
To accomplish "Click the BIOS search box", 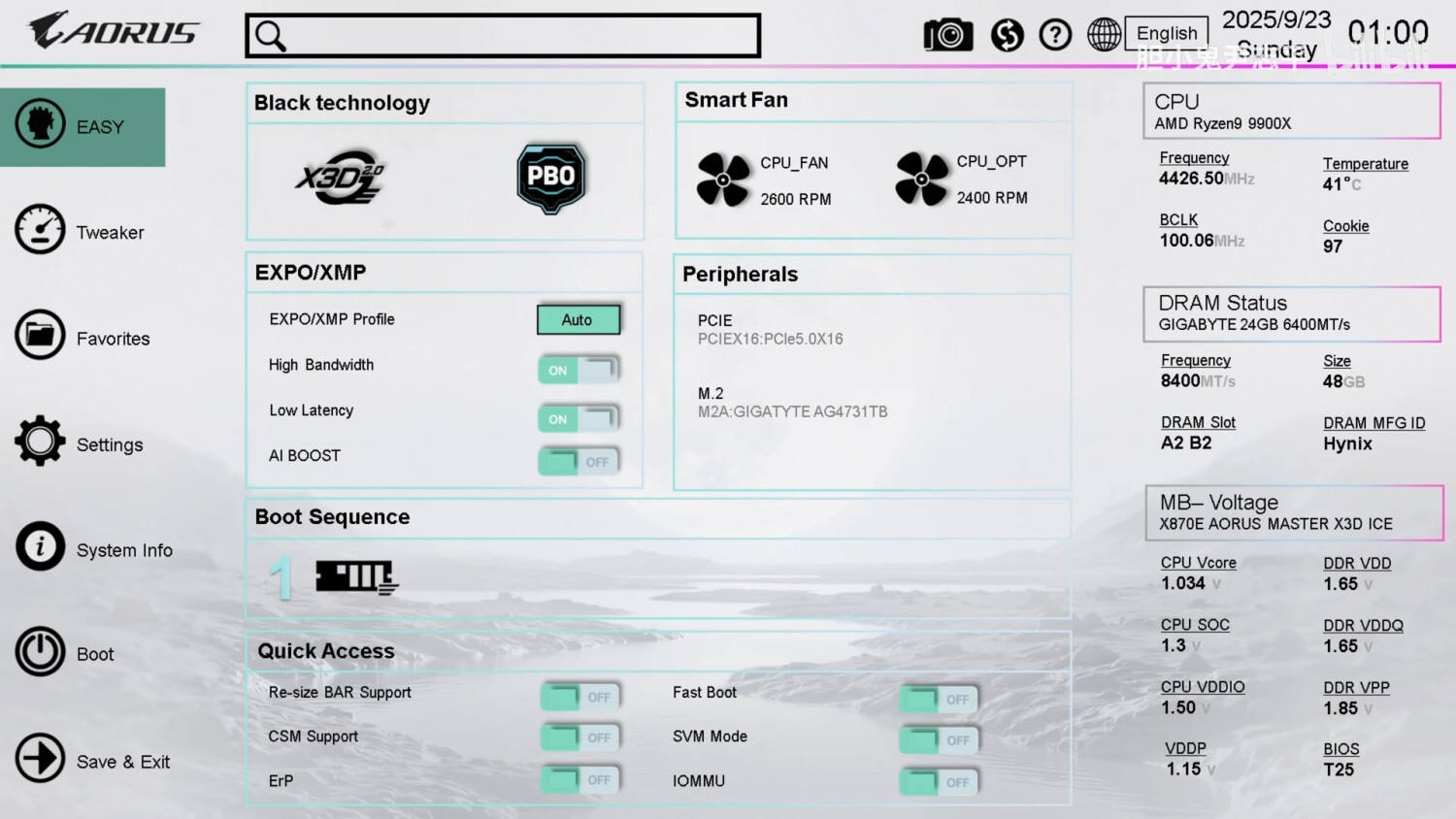I will coord(503,36).
